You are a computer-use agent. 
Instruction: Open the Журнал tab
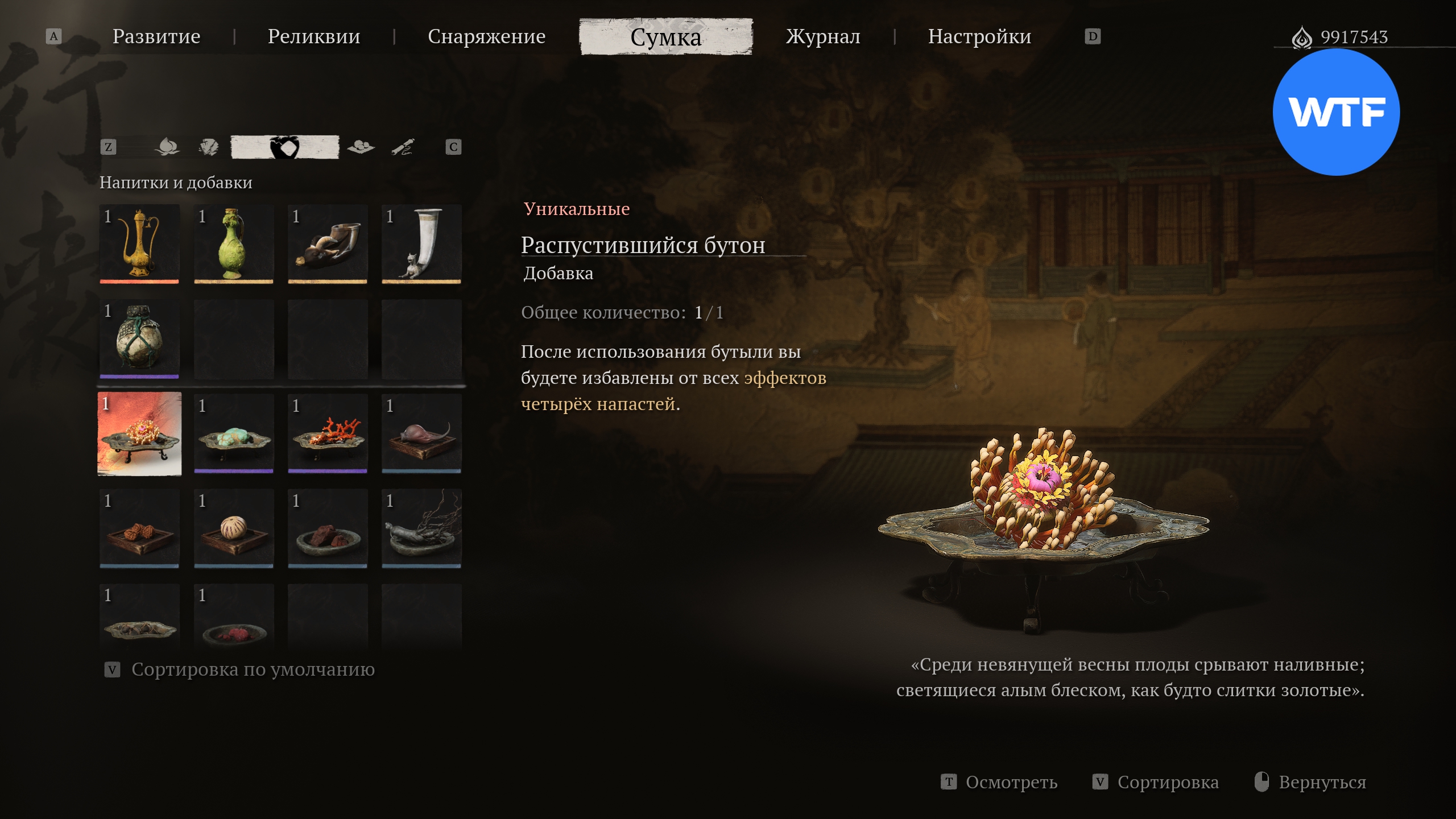[x=823, y=36]
